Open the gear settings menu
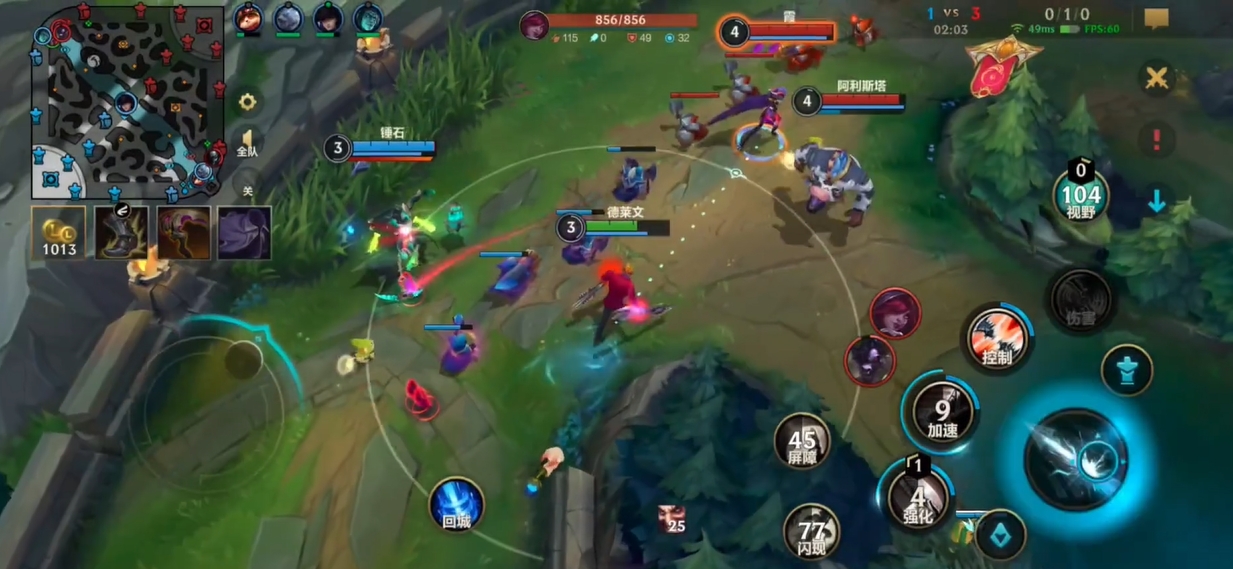The width and height of the screenshot is (1233, 569). (x=247, y=101)
